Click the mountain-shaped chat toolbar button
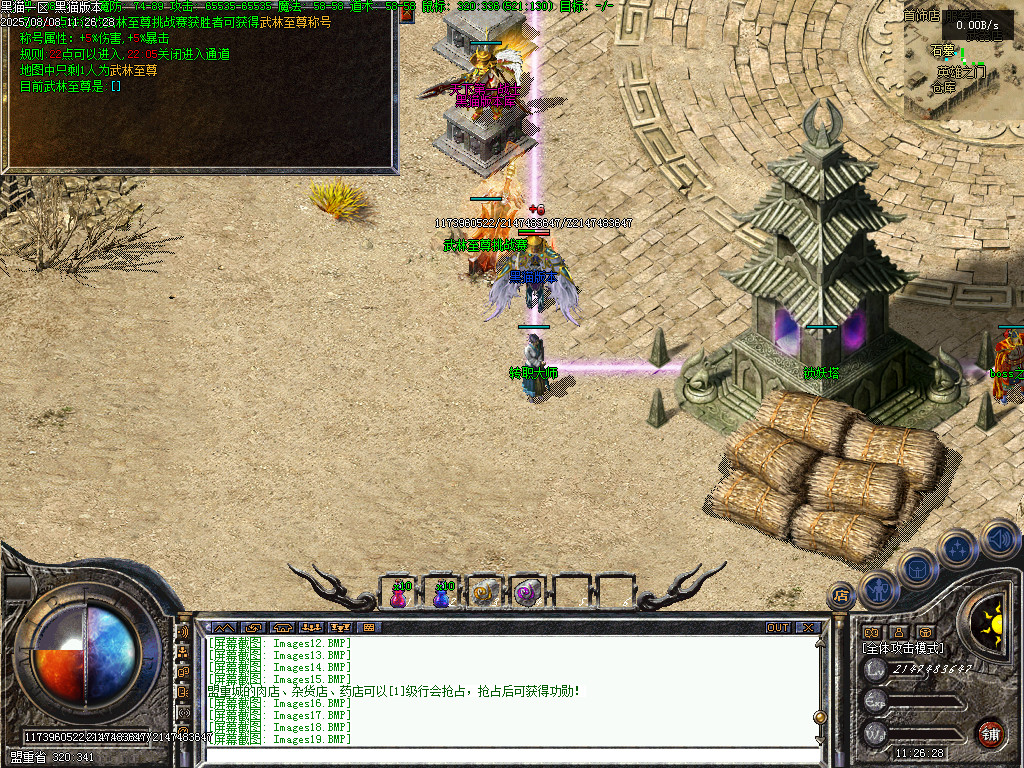1024x768 pixels. click(x=223, y=628)
